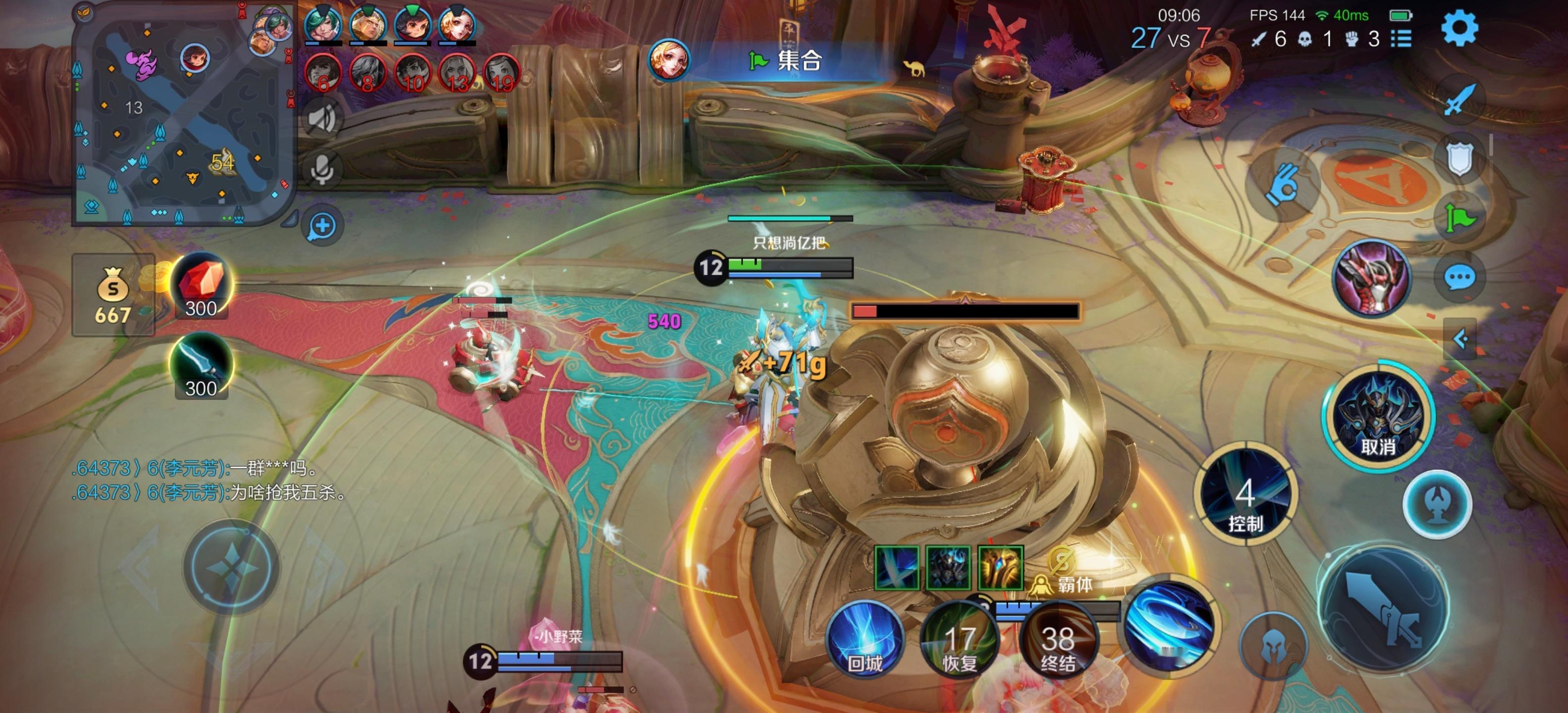
Task: Expand the minimap magnifier button
Action: (x=322, y=226)
